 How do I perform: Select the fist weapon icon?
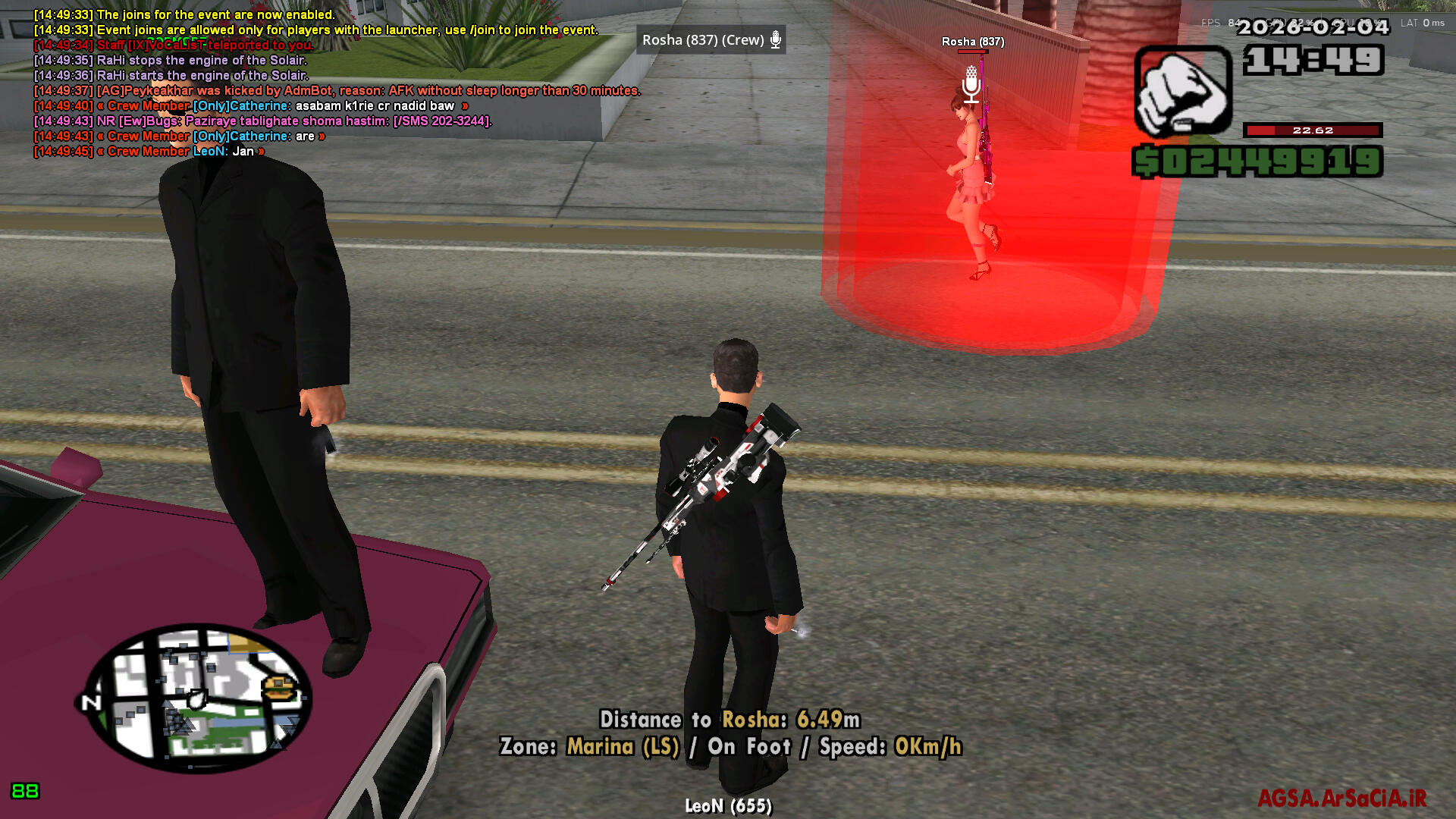(1182, 92)
